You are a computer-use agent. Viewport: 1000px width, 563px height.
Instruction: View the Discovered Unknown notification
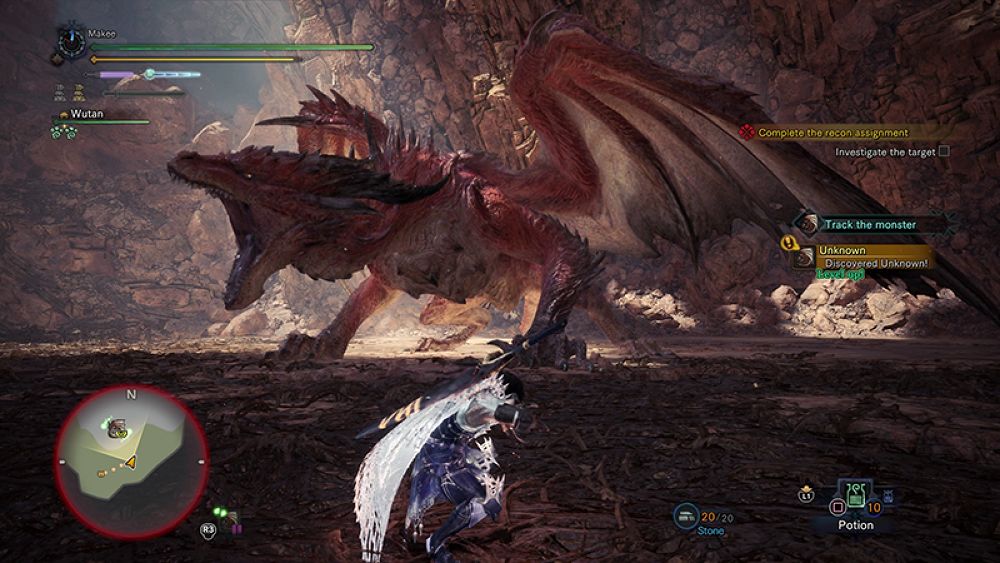[x=872, y=263]
